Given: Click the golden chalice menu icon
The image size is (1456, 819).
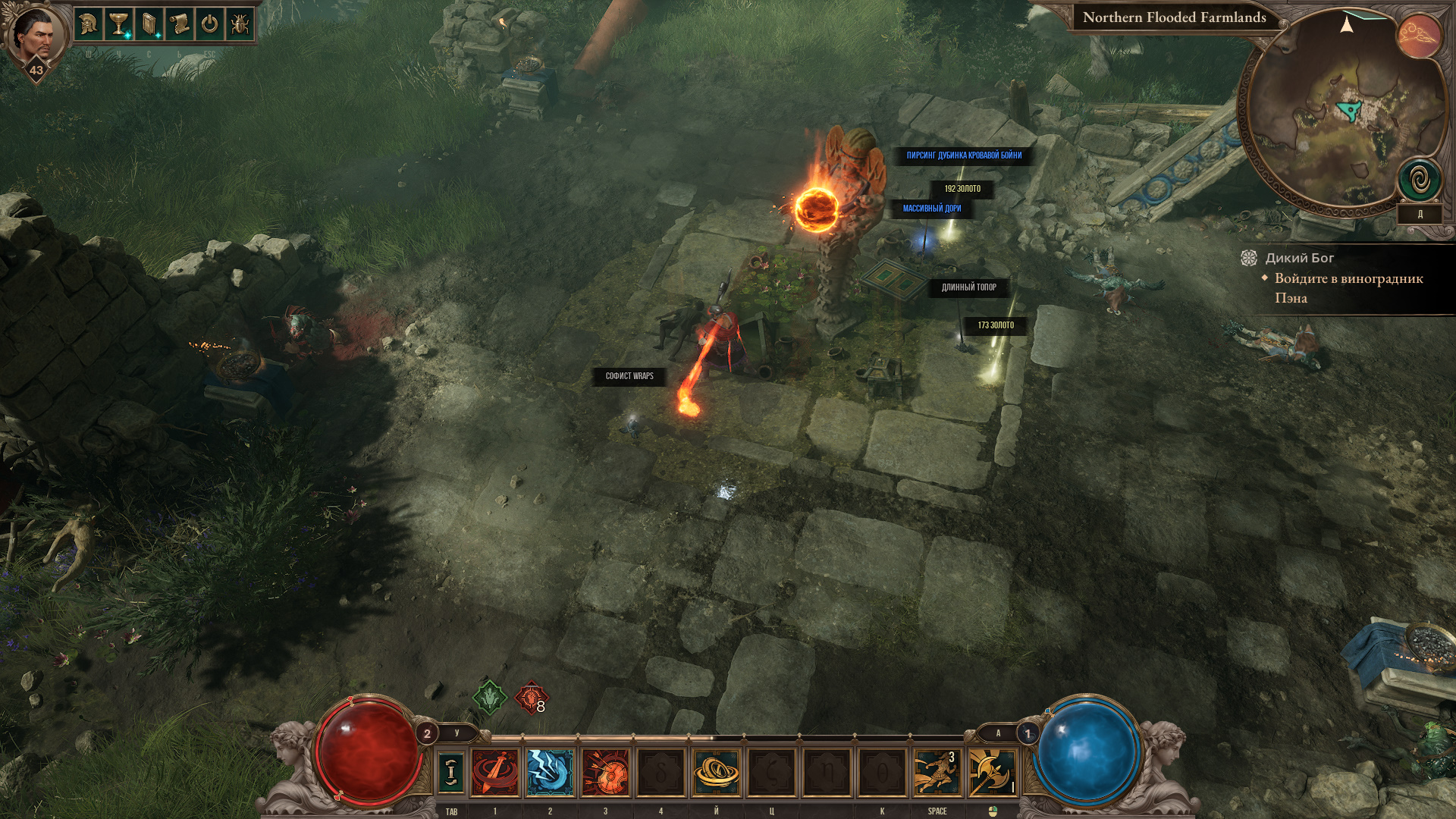Looking at the screenshot, I should [x=119, y=24].
